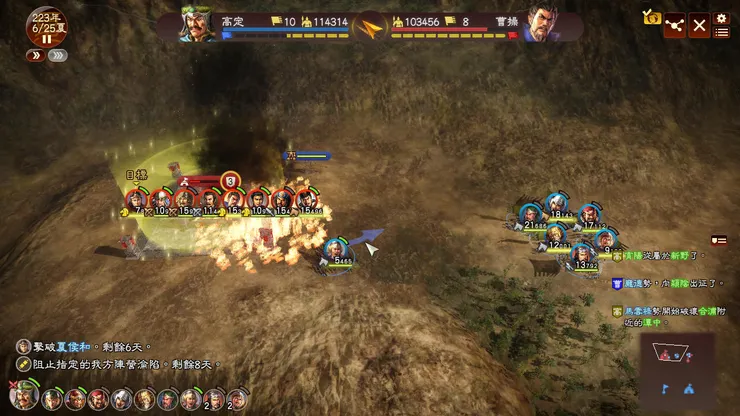The height and width of the screenshot is (416, 740).
Task: Click Gao Ding's commander portrait
Action: pos(200,25)
